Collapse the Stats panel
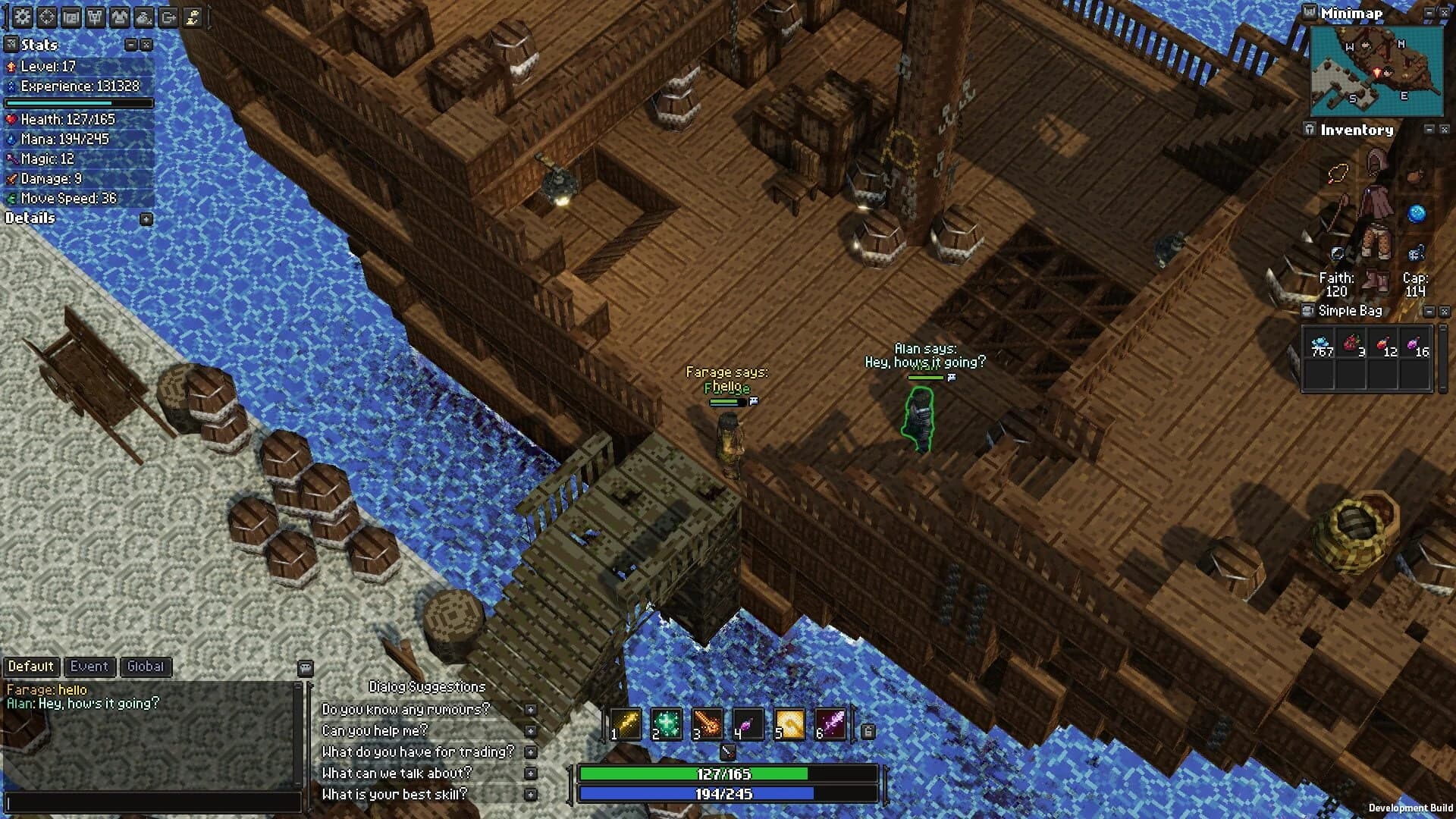The image size is (1456, 819). 130,44
